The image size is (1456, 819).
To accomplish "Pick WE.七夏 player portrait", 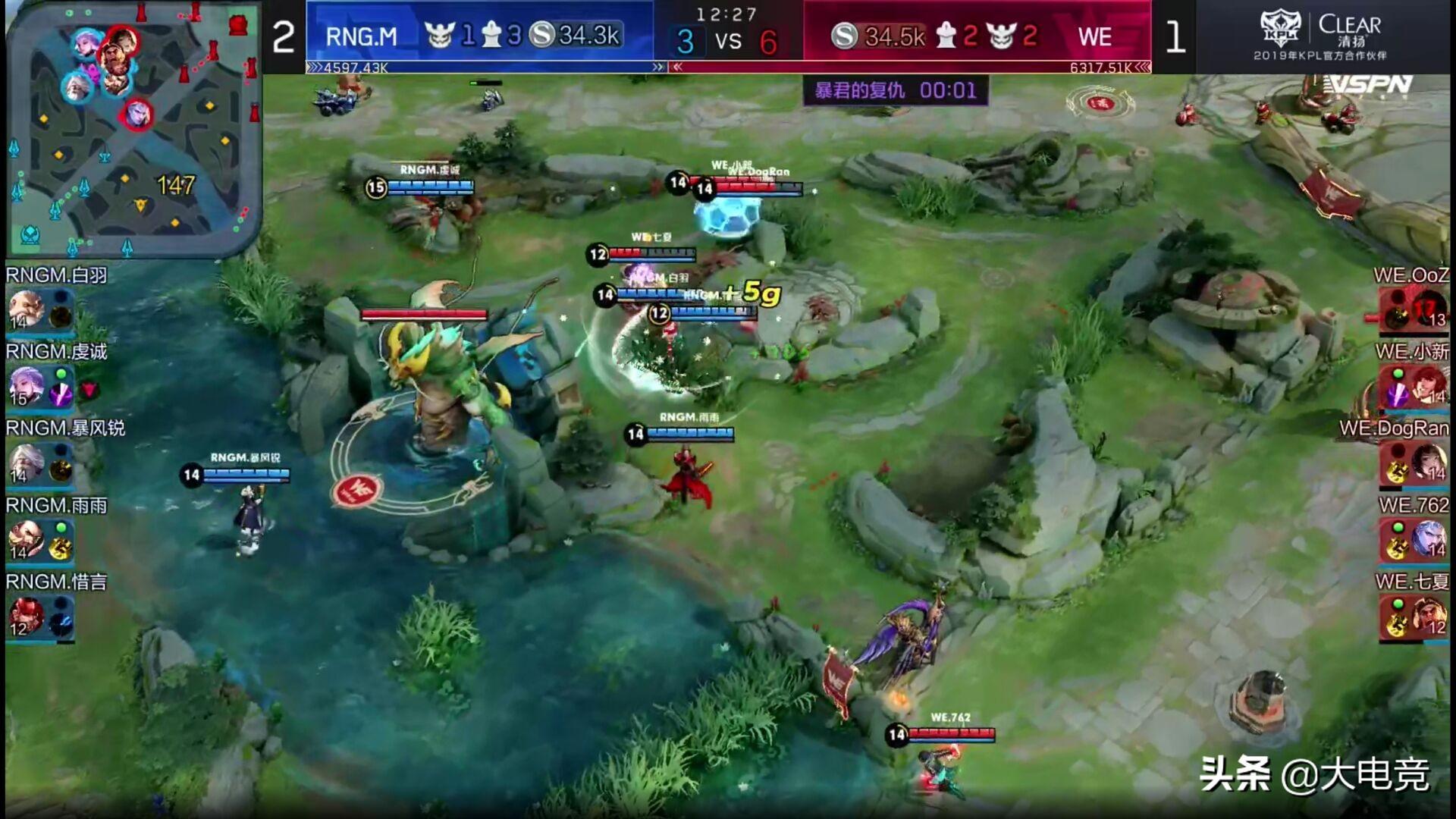I will point(1429,615).
